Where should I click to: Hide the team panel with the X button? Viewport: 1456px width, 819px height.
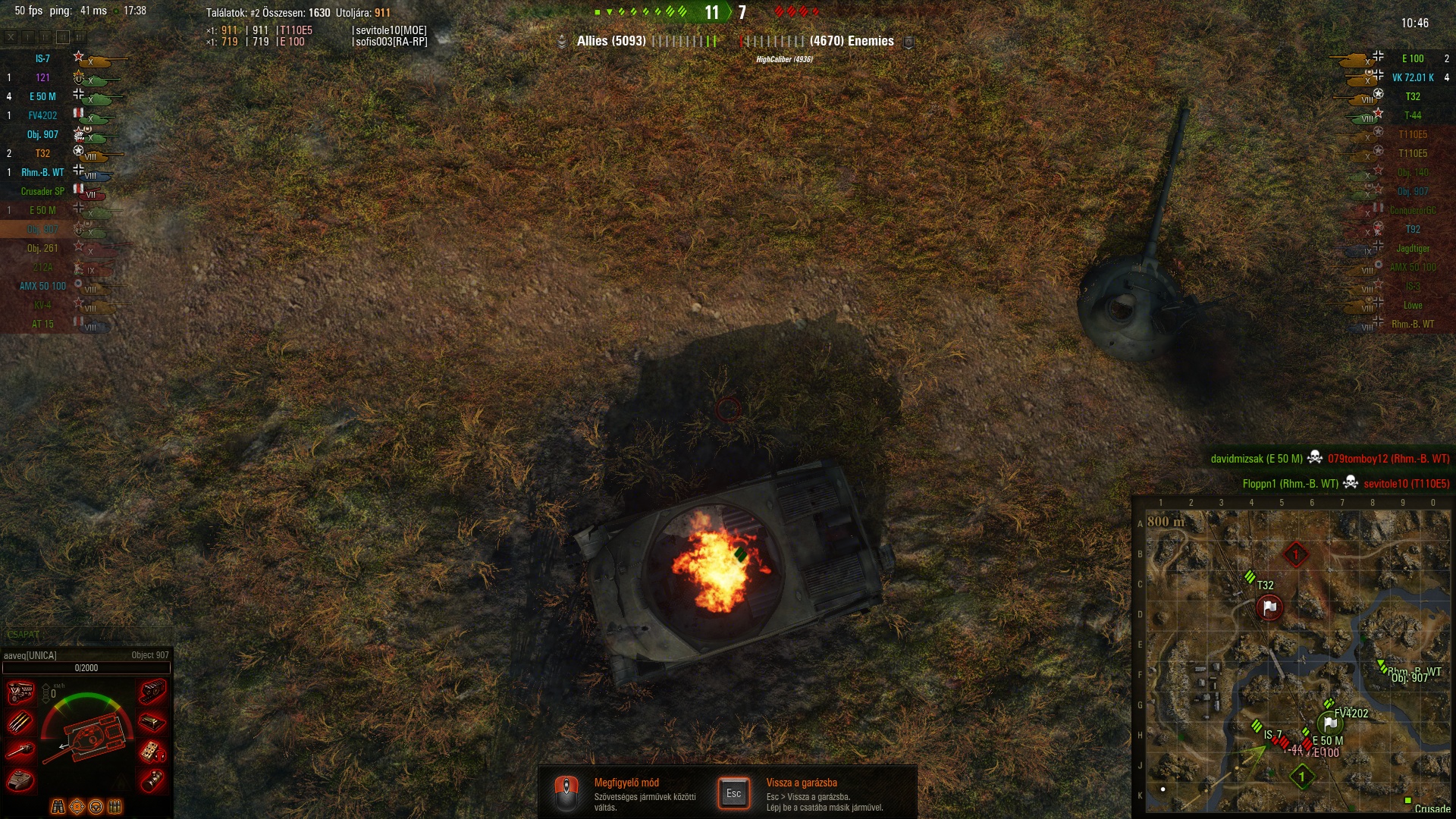(11, 36)
